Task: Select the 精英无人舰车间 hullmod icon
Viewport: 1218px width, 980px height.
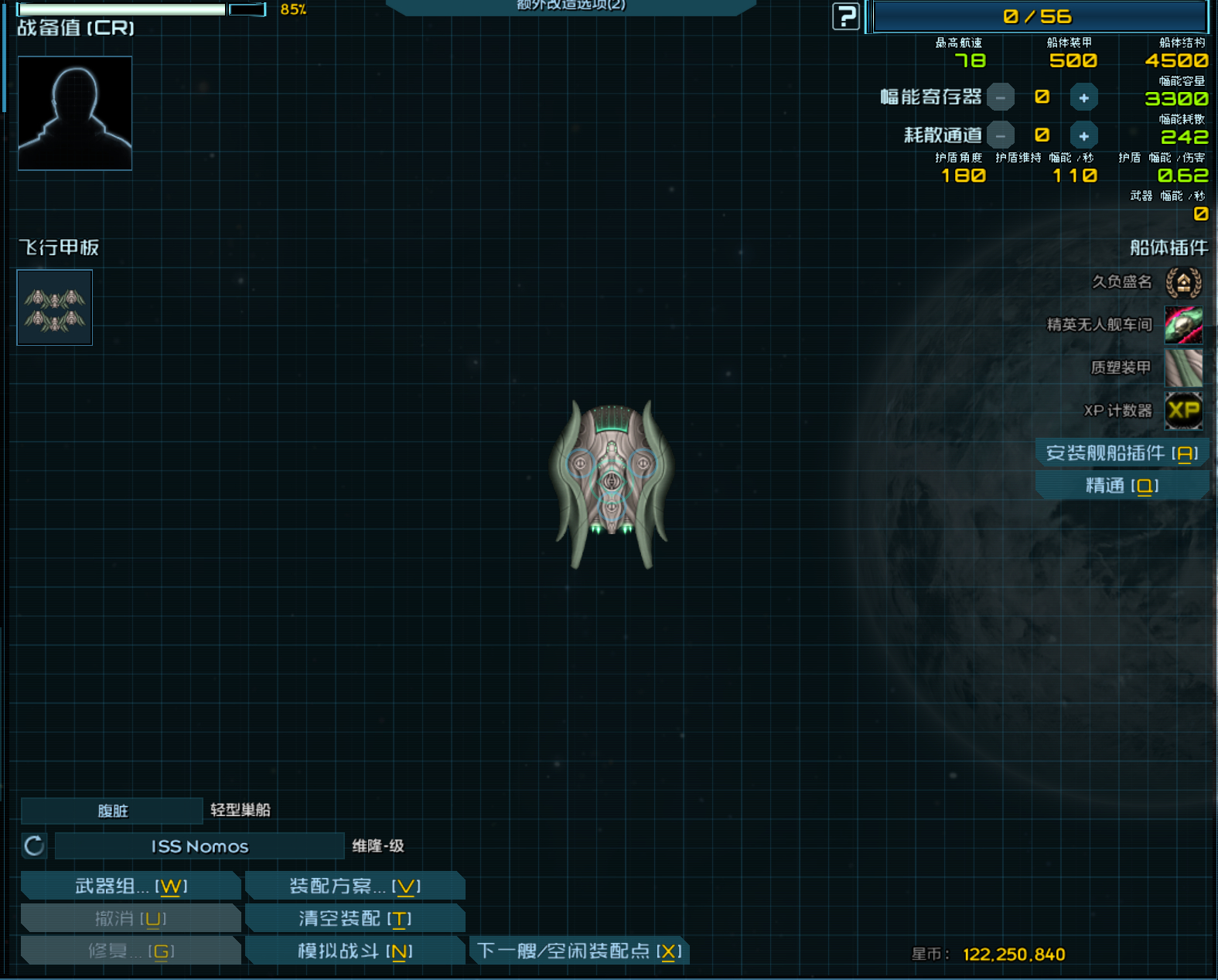Action: (1183, 325)
